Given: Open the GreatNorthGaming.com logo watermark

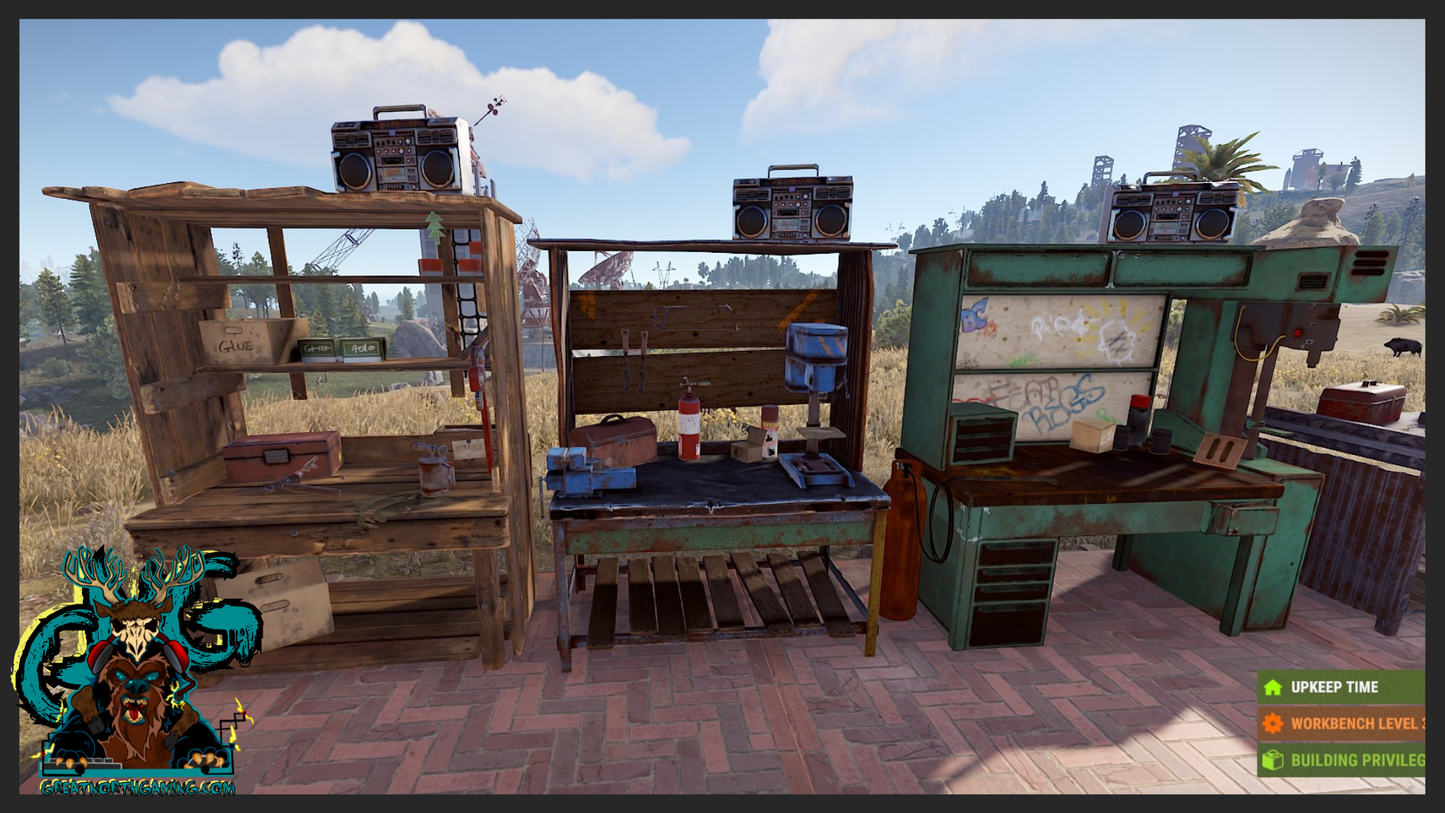Looking at the screenshot, I should tap(137, 672).
